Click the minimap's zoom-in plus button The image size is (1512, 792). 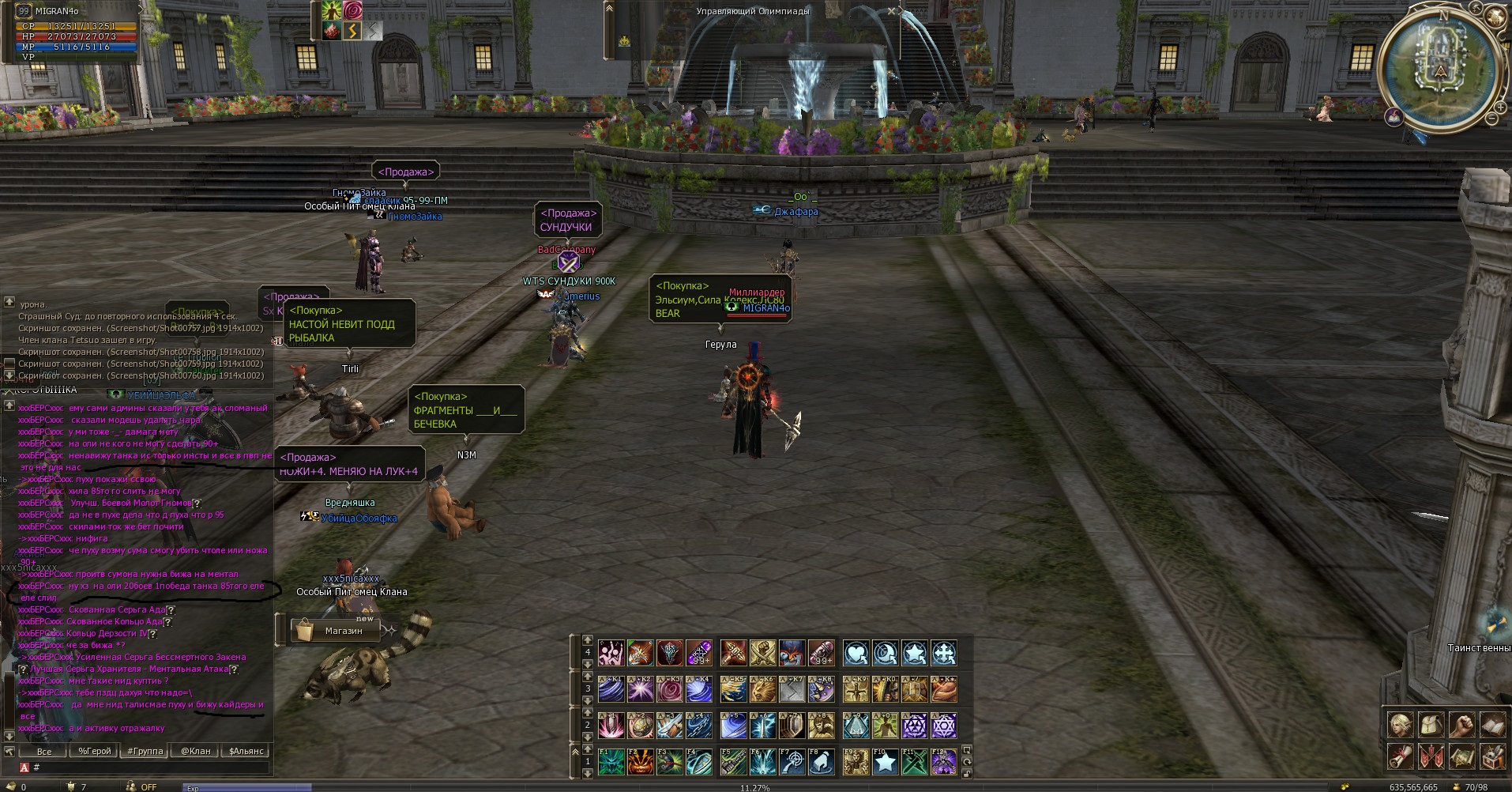point(1500,106)
